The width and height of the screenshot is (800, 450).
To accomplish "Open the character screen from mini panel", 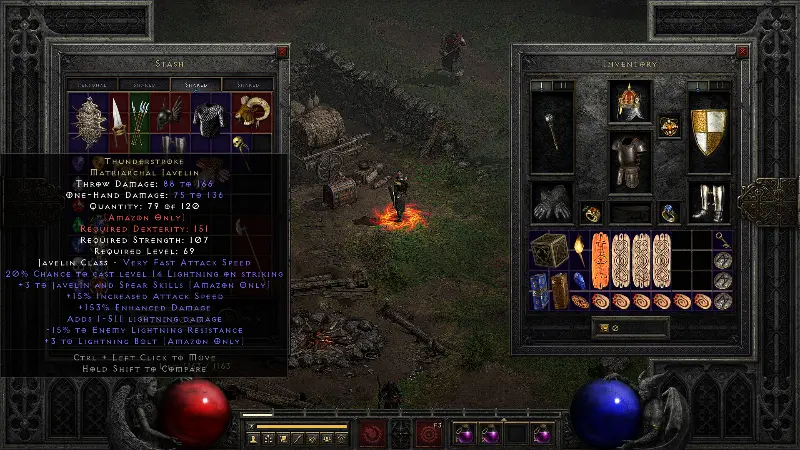I will click(255, 438).
